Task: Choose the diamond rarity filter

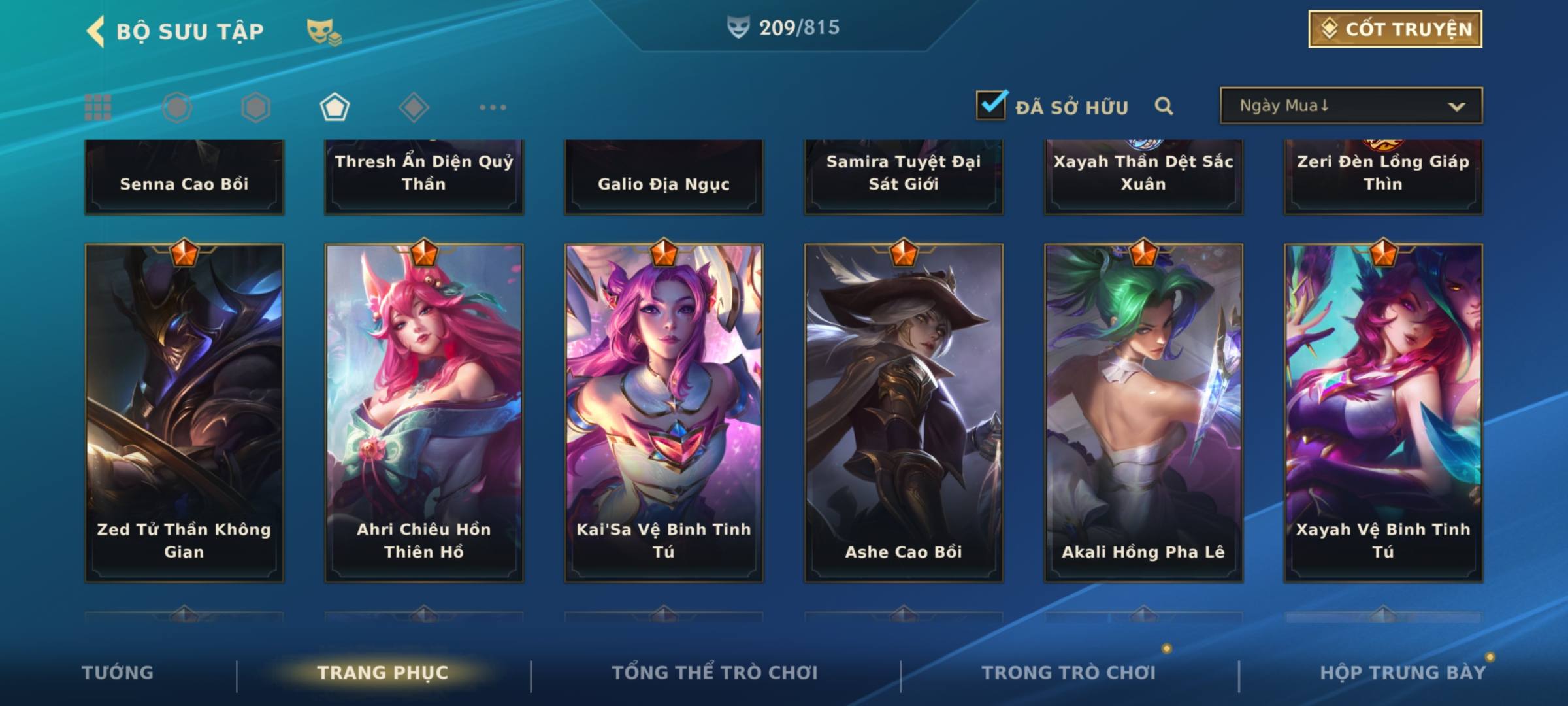Action: tap(414, 107)
